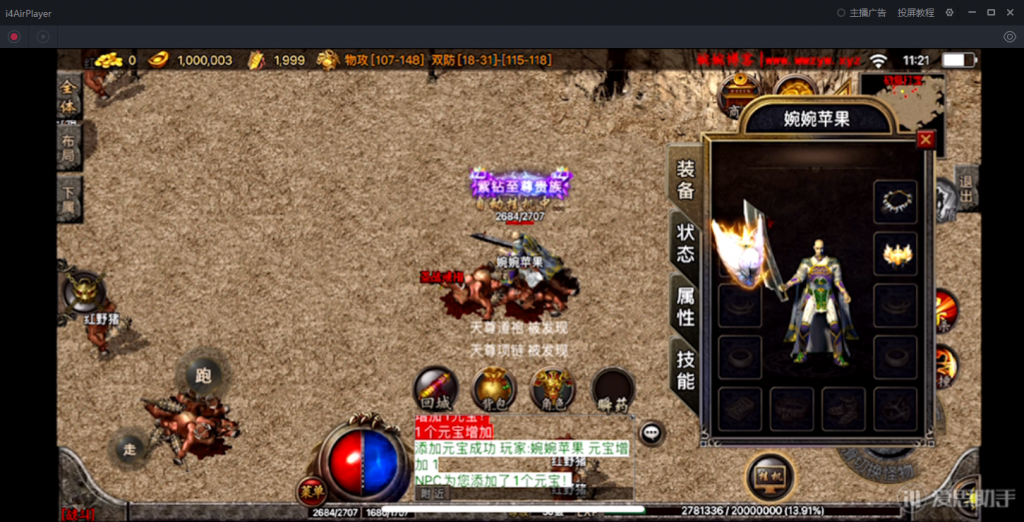1024x522 pixels.
Task: Open the 布局 layout button
Action: (x=68, y=148)
